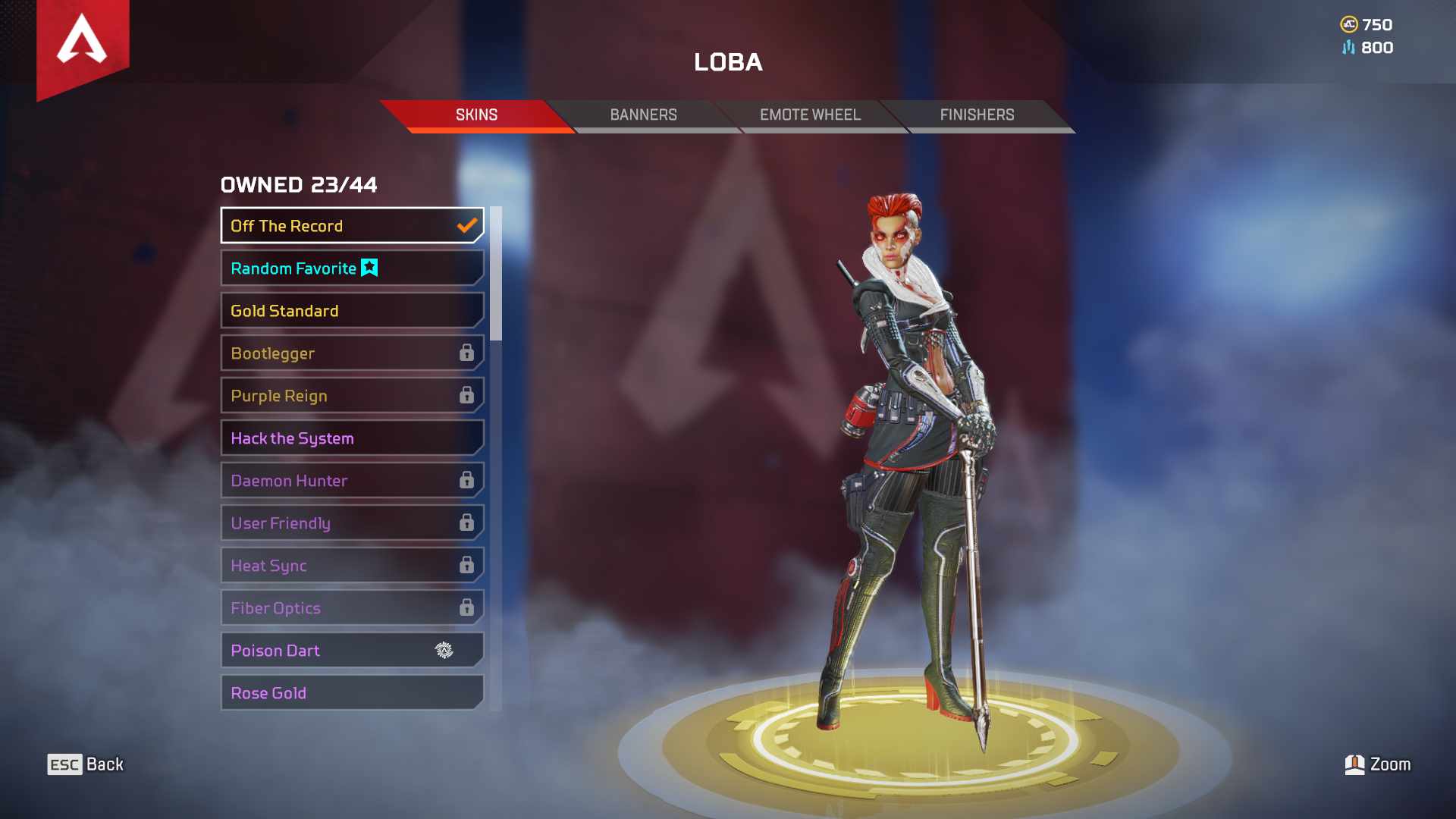Click the skin list scrollbar
1456x819 pixels.
point(496,274)
